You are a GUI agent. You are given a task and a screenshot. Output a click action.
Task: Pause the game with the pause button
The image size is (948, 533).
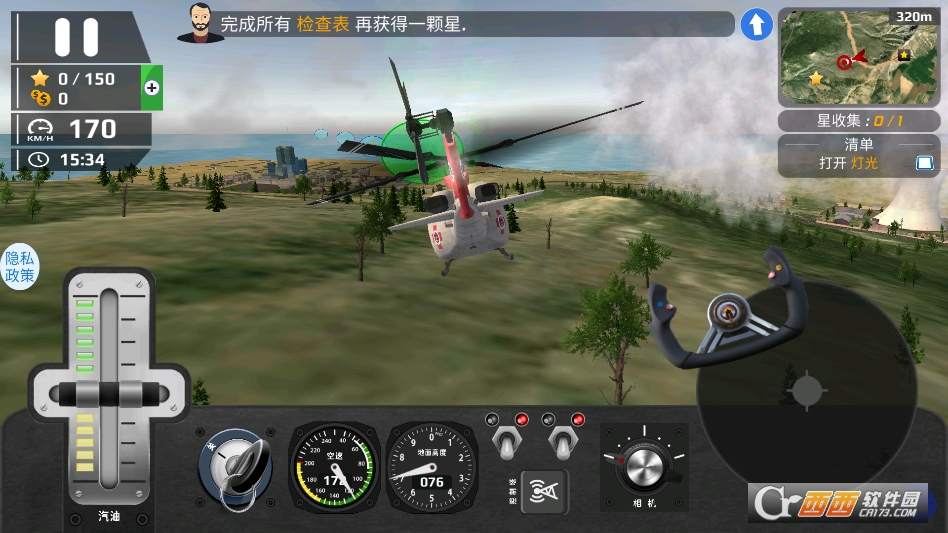(76, 37)
